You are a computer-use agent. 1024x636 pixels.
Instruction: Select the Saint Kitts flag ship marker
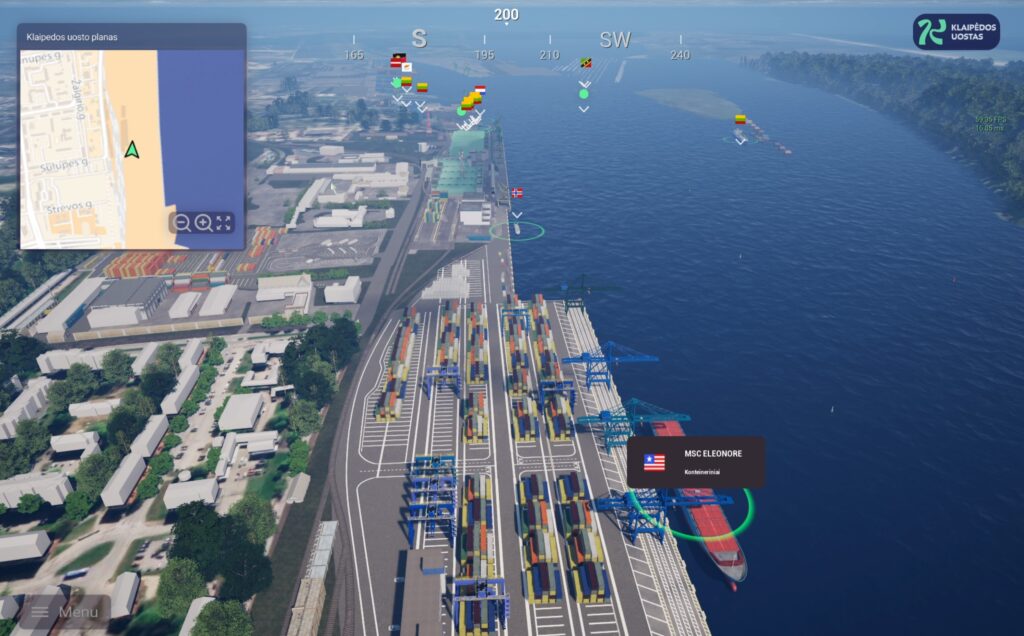(585, 63)
